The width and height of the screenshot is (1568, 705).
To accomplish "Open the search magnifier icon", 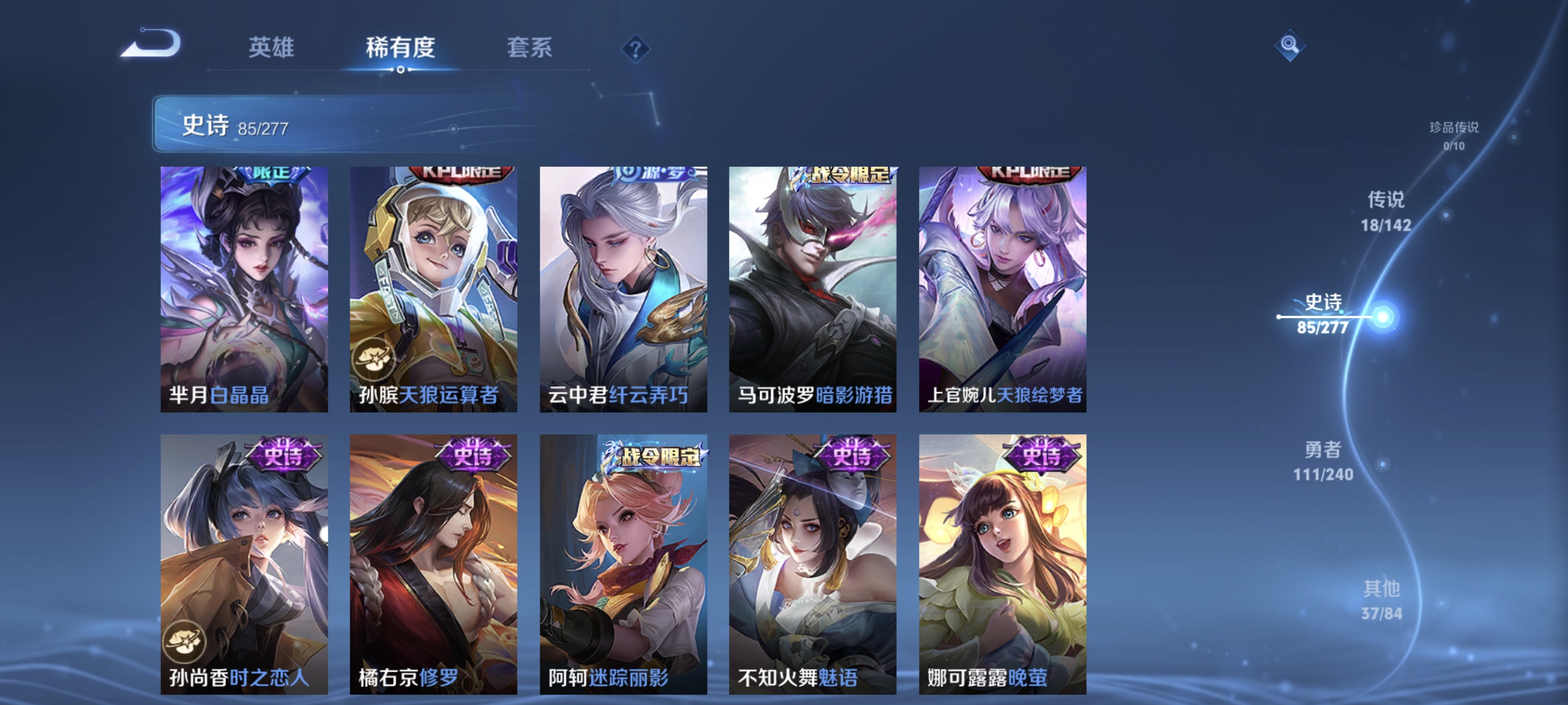I will [x=1290, y=45].
